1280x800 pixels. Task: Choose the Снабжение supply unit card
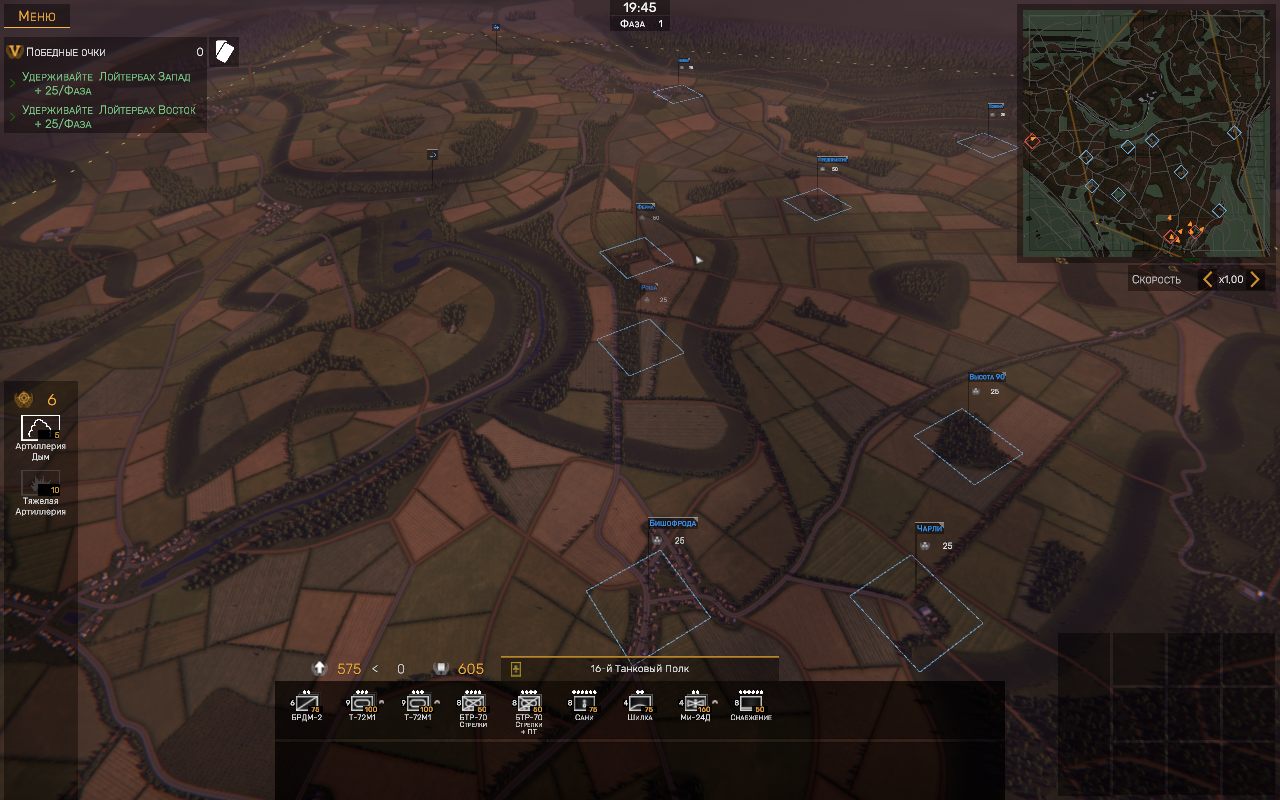pos(750,705)
